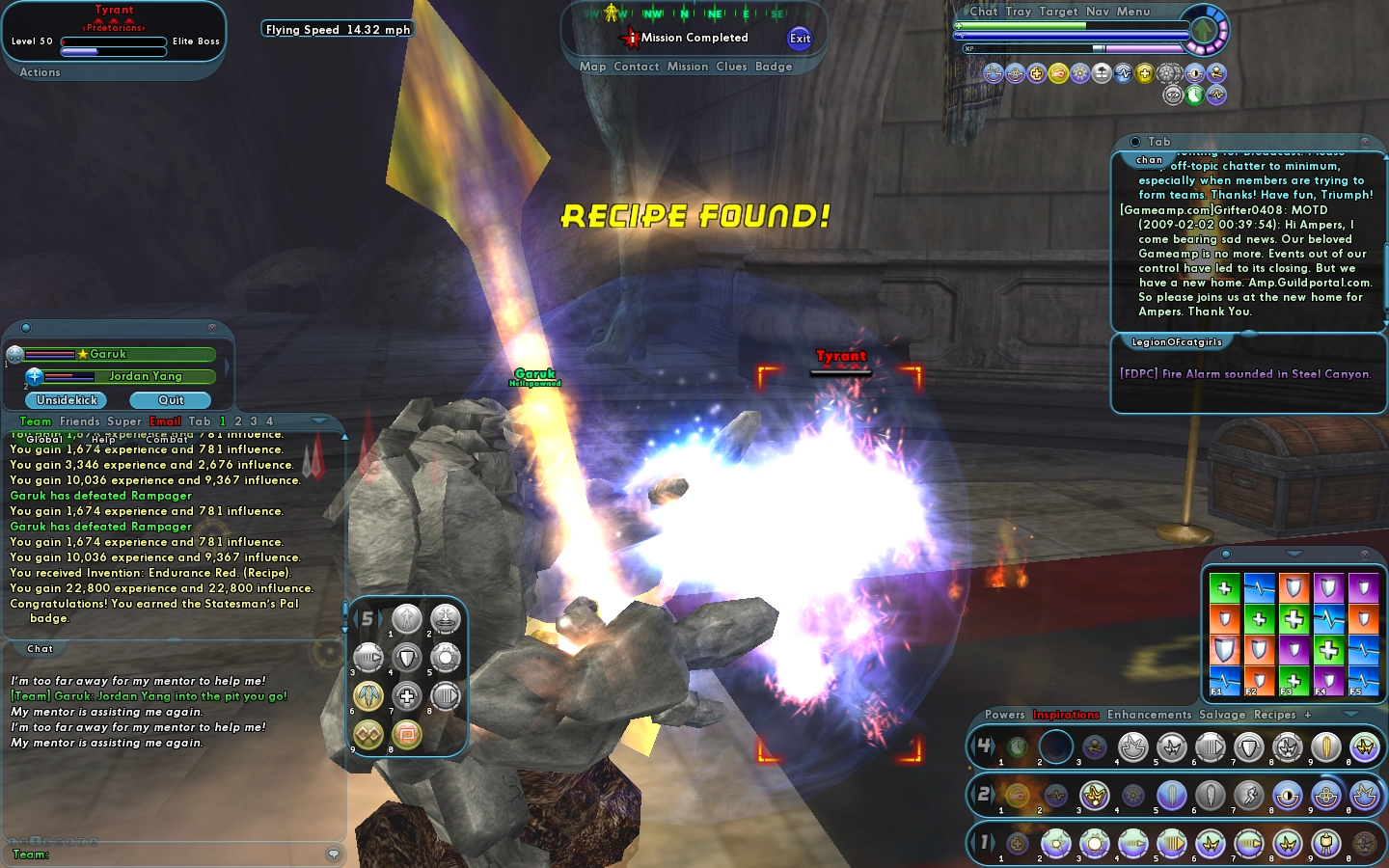
Task: Quit the team
Action: [x=171, y=400]
